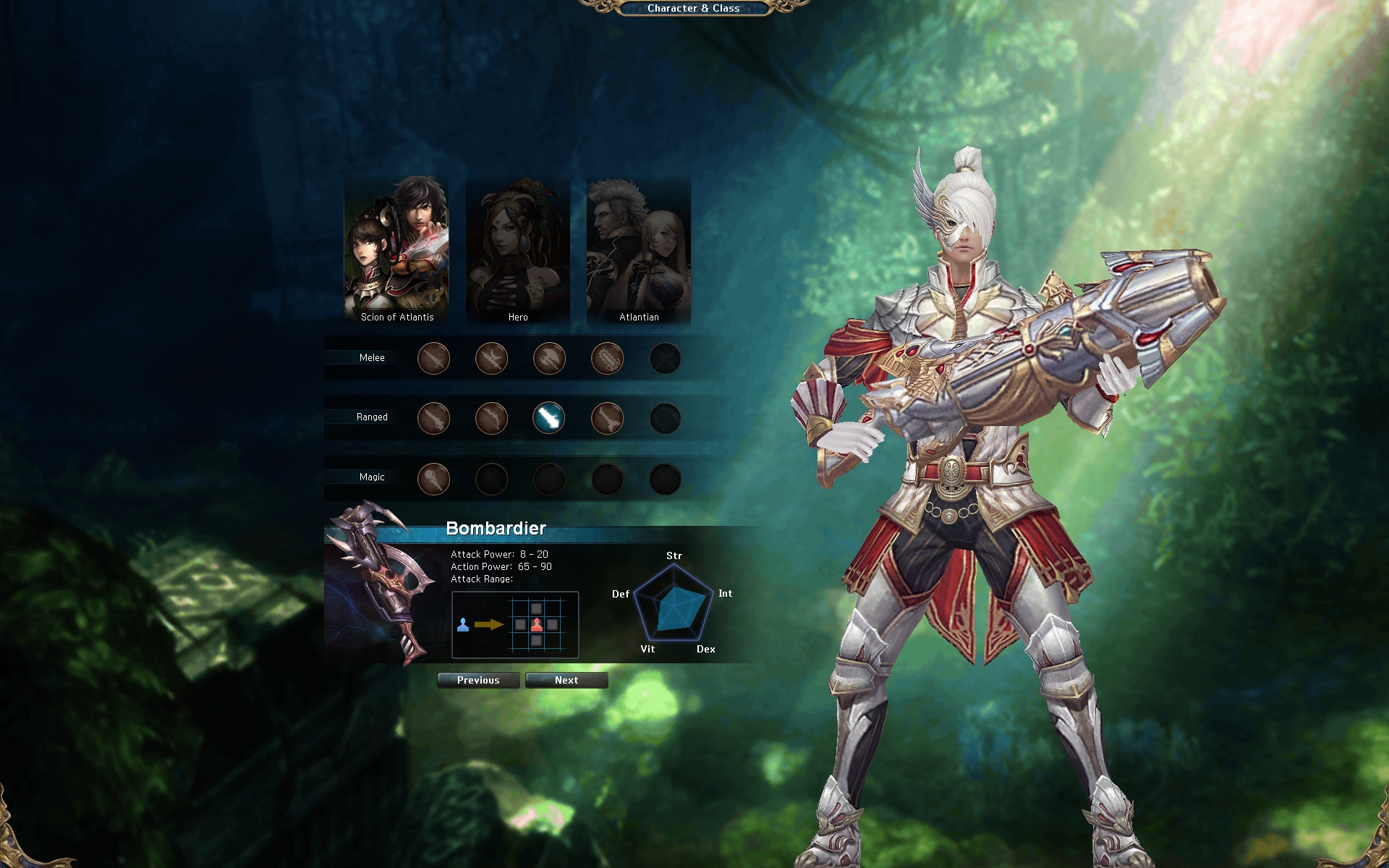Choose the melee spear class icon

point(491,358)
